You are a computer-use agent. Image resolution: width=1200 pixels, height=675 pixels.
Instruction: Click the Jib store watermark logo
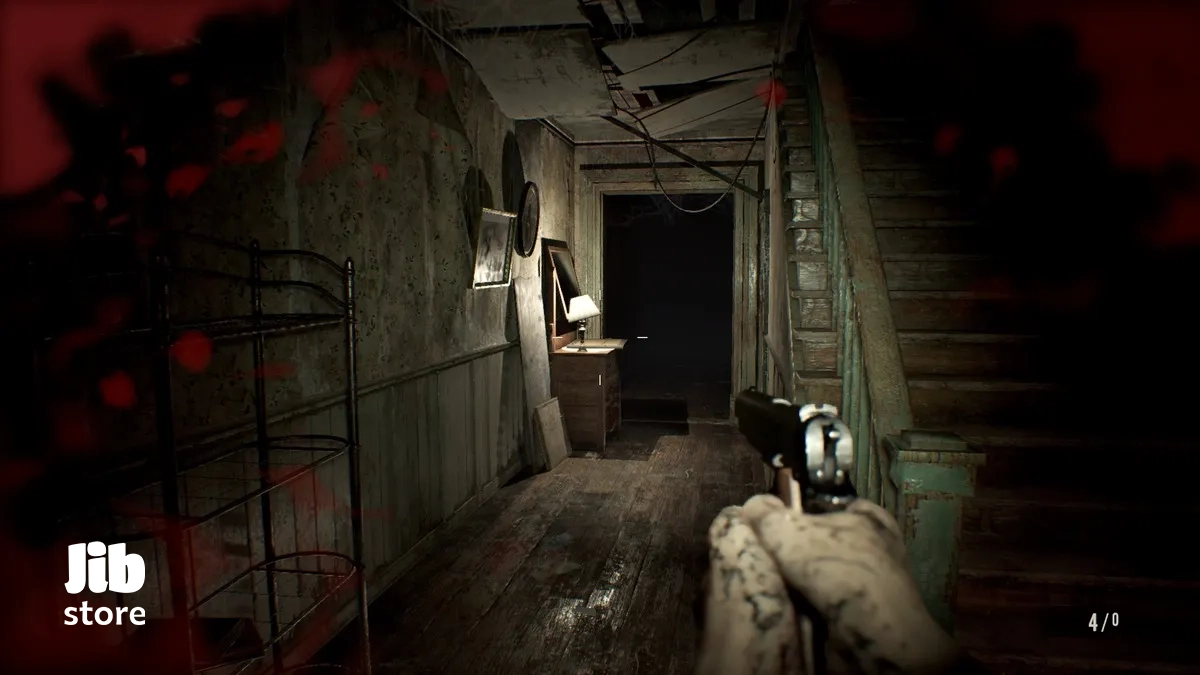[105, 585]
